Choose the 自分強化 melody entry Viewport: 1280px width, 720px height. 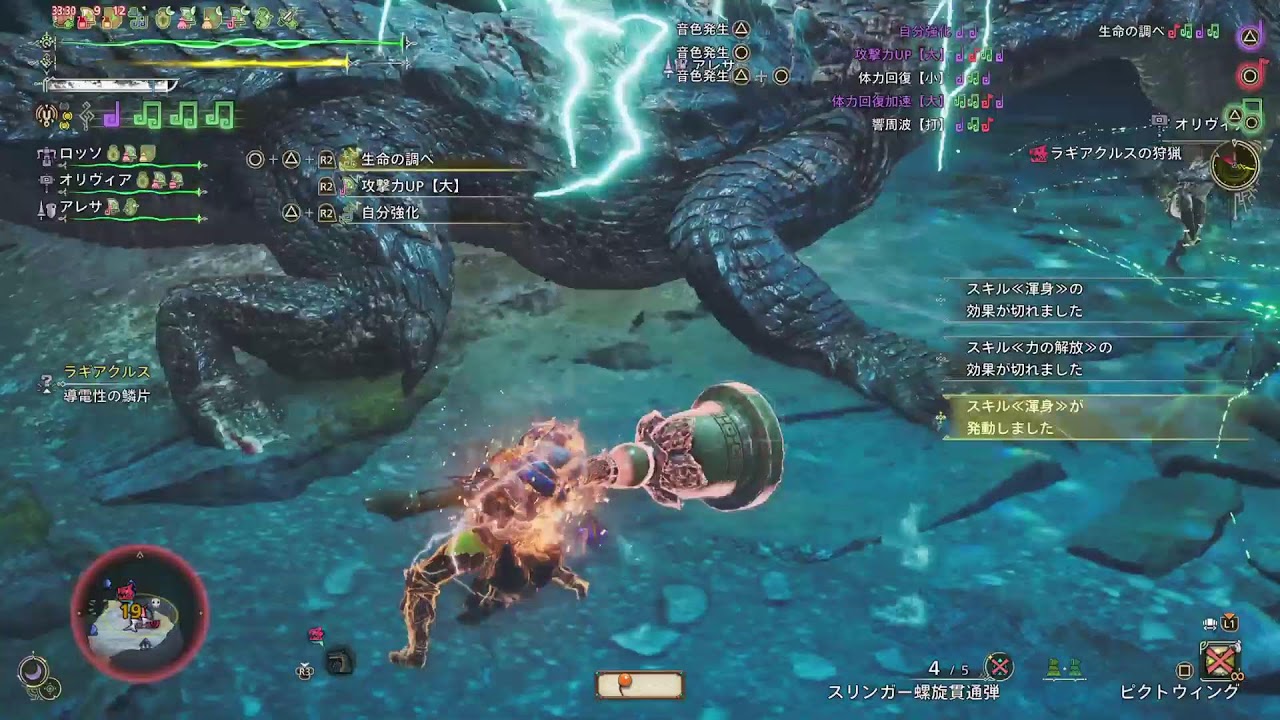pyautogui.click(x=390, y=213)
